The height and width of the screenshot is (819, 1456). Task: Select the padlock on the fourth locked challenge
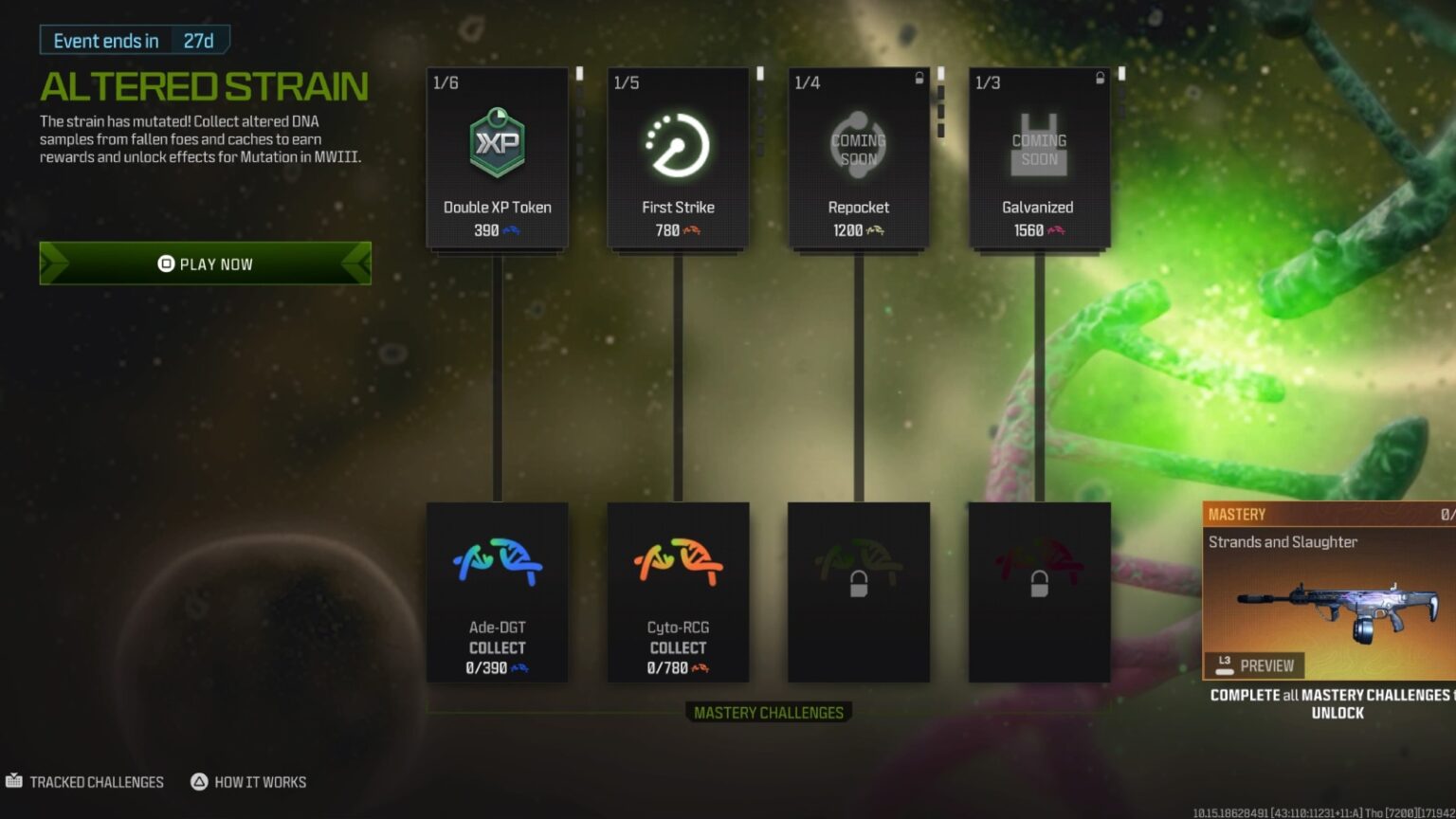pyautogui.click(x=1039, y=585)
